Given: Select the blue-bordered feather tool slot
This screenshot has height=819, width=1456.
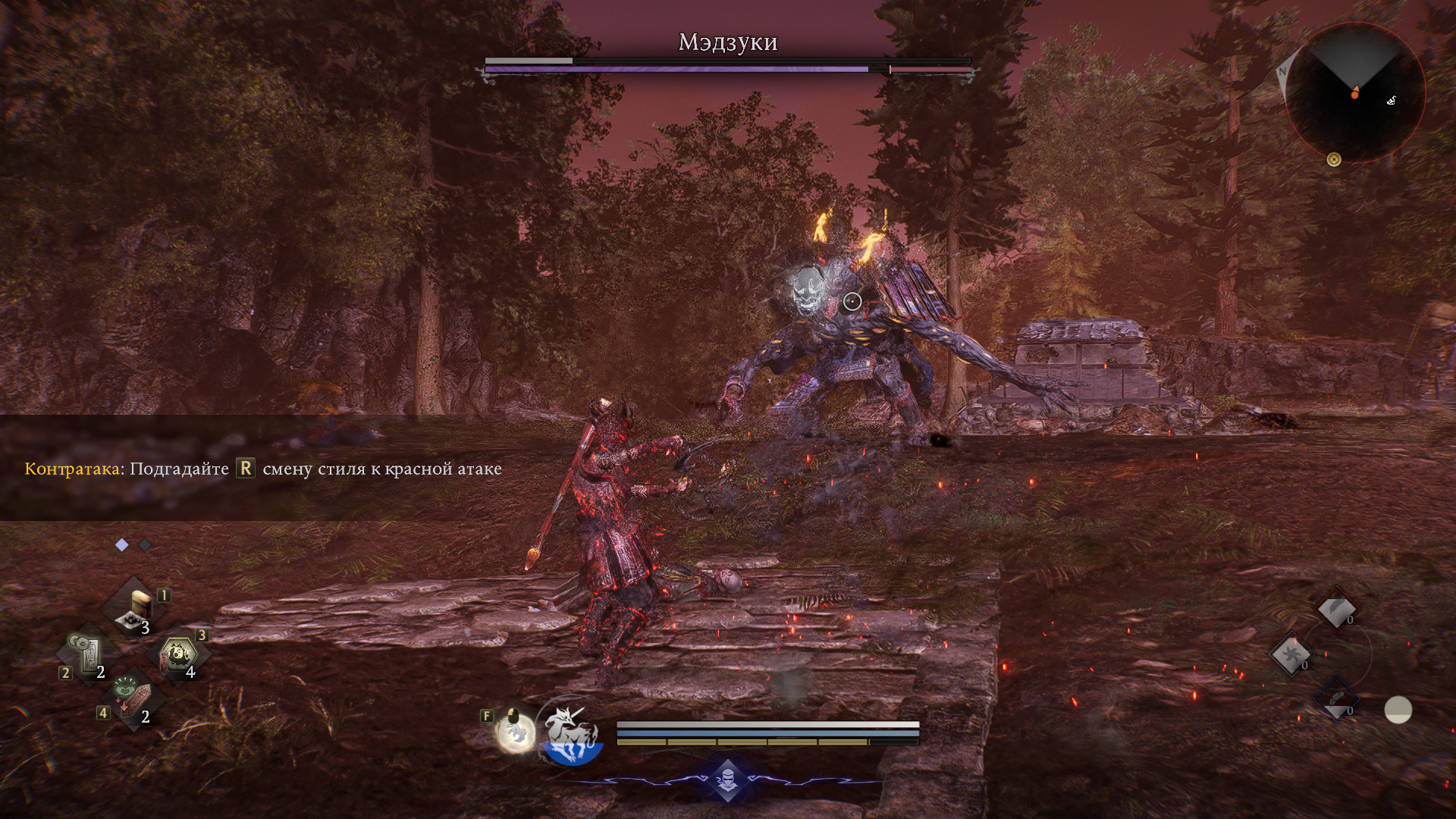Looking at the screenshot, I should click(1336, 699).
